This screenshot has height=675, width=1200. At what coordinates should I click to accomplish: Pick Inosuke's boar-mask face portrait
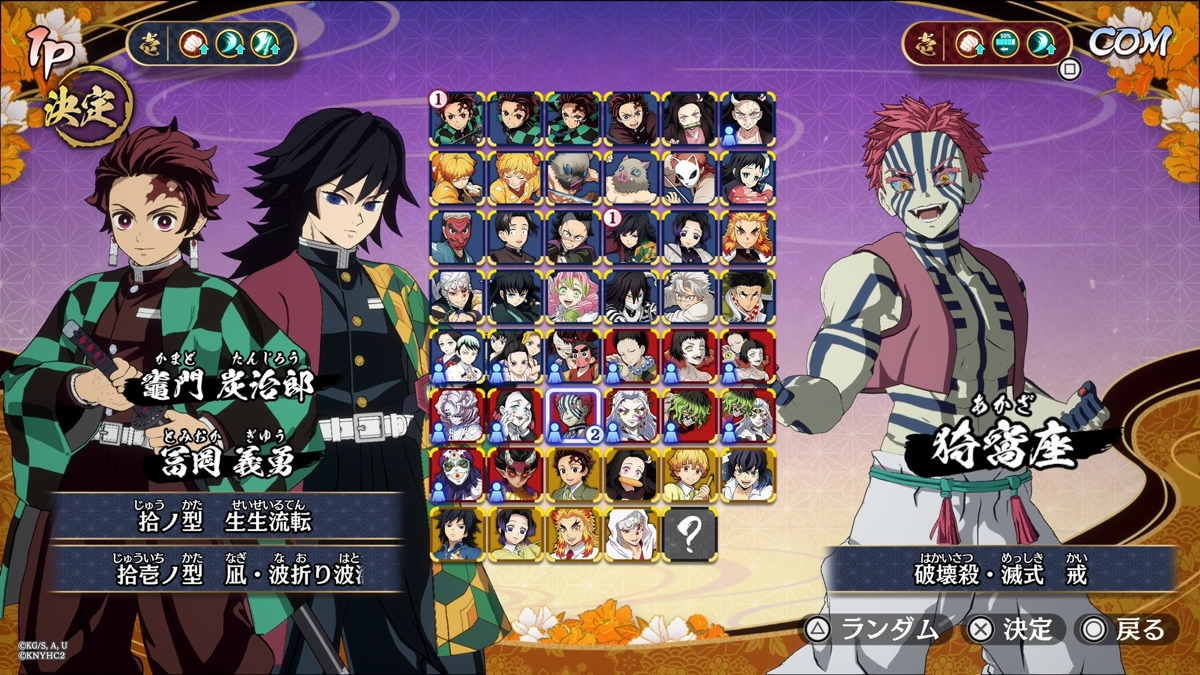point(632,178)
